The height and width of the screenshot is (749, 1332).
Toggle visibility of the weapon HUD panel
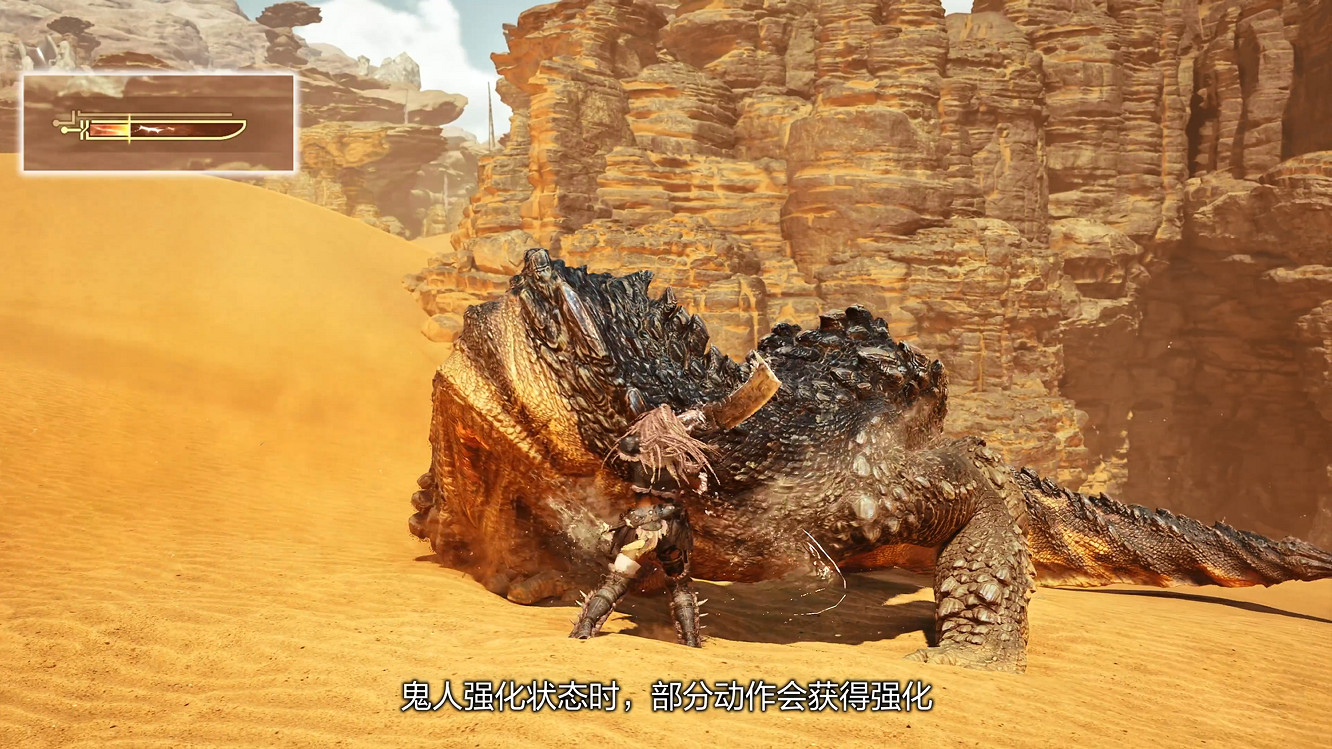coord(160,120)
